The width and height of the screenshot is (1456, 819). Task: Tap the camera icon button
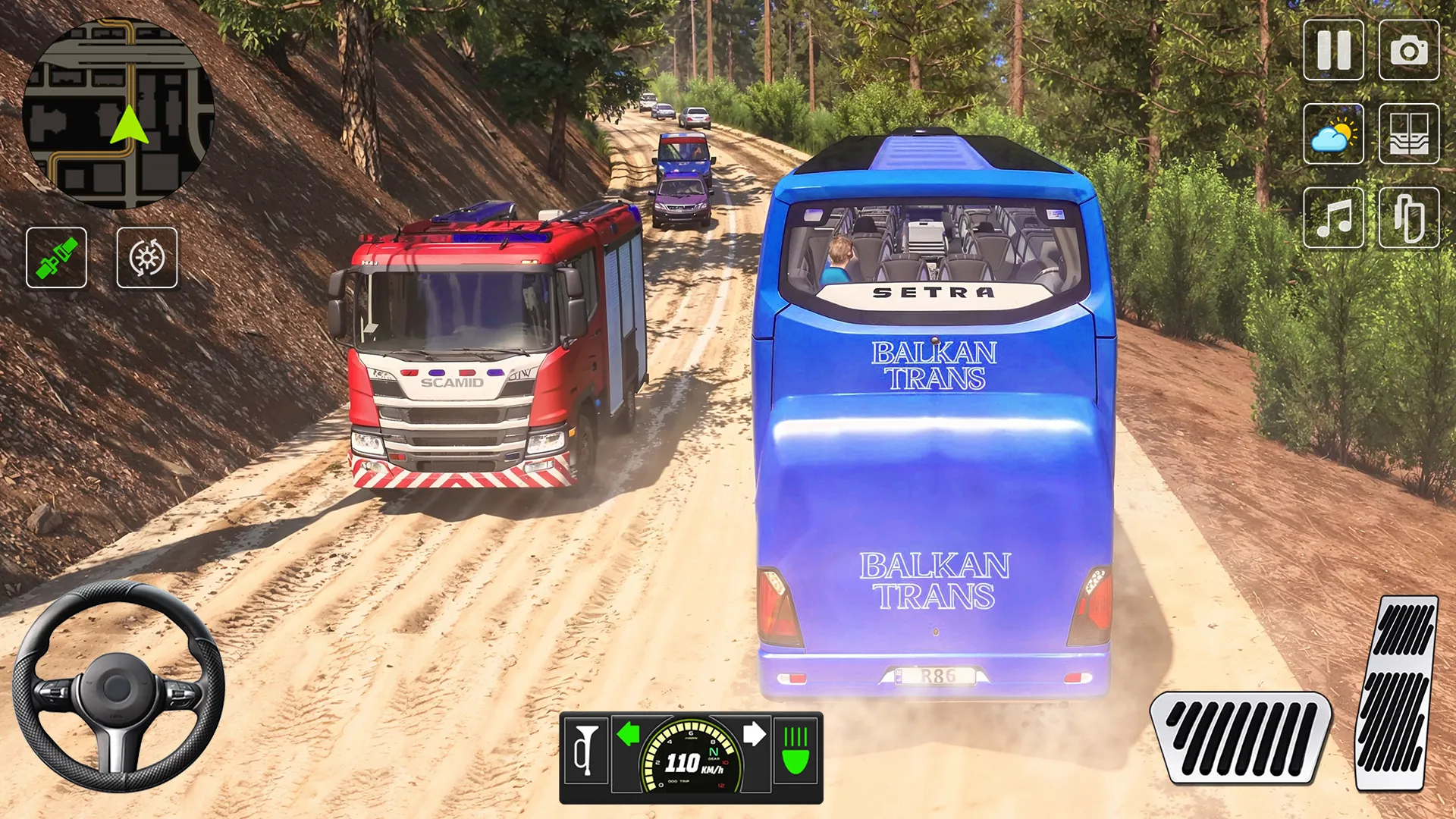1408,50
